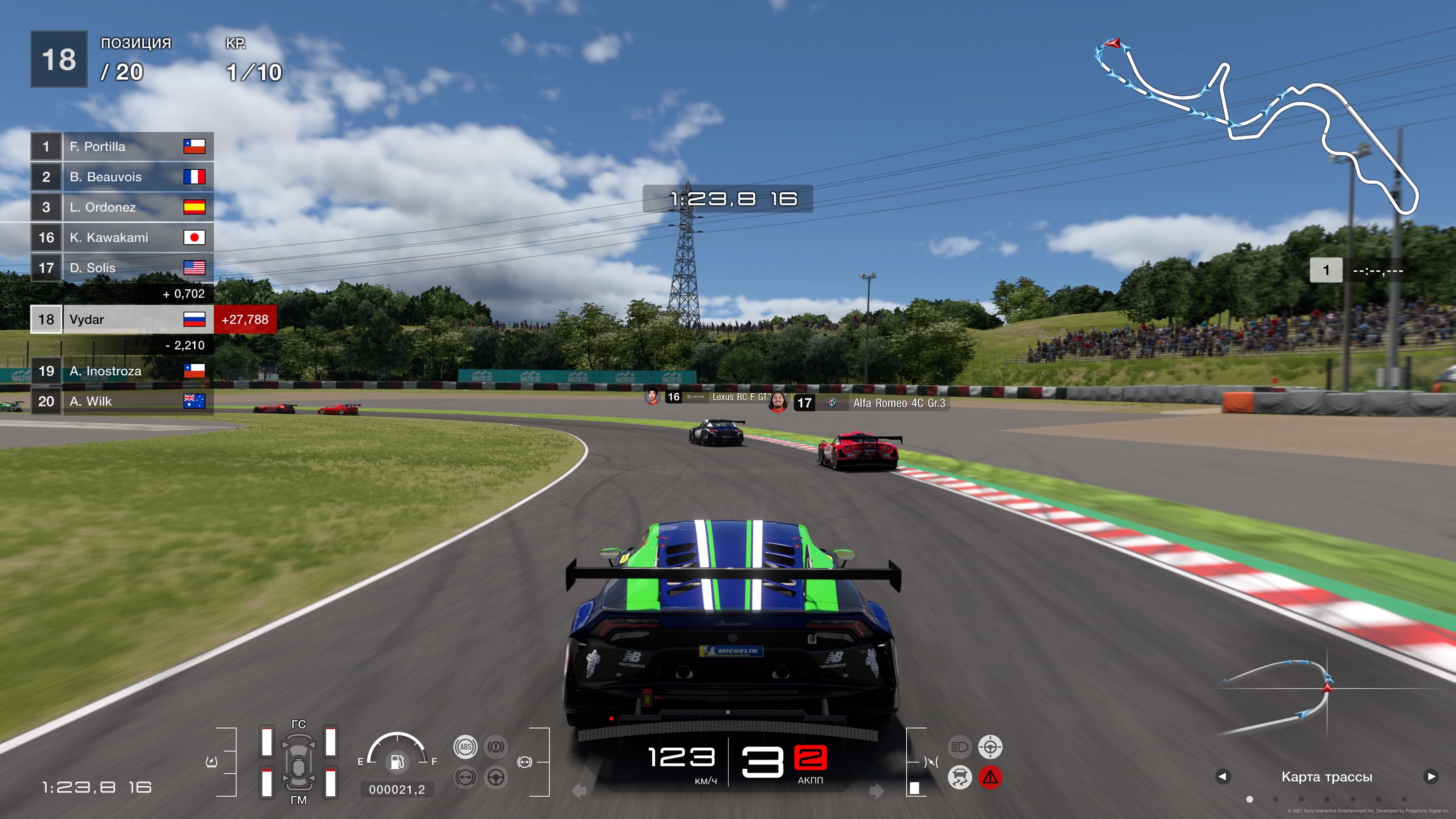Select A. Inostroza leaderboard row
Image resolution: width=1456 pixels, height=819 pixels.
(x=121, y=371)
